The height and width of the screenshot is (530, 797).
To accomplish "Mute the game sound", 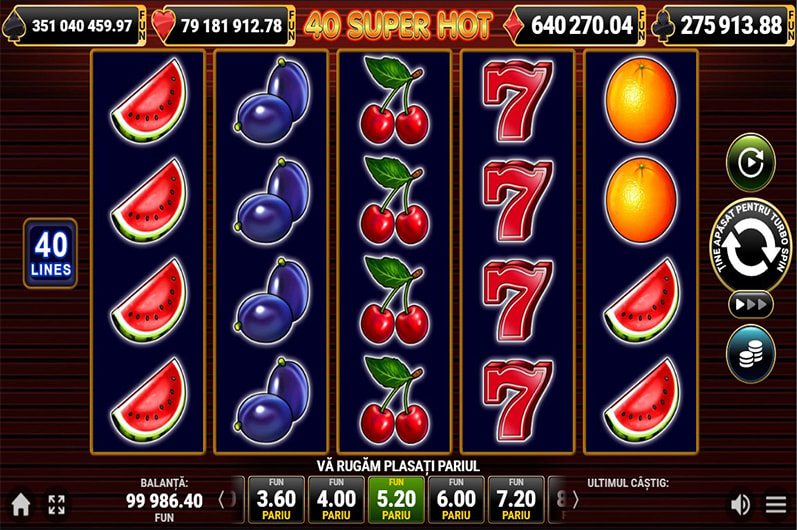I will 740,505.
